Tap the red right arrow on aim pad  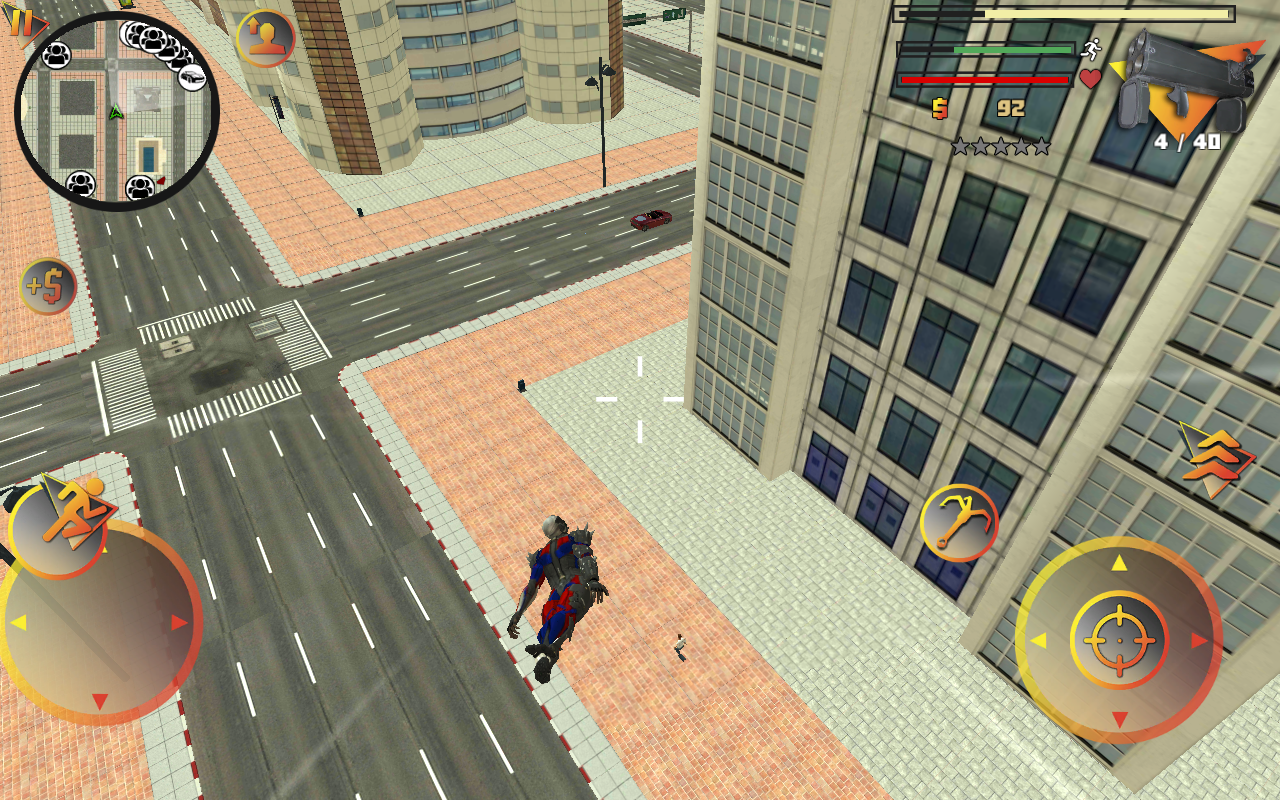point(1198,638)
